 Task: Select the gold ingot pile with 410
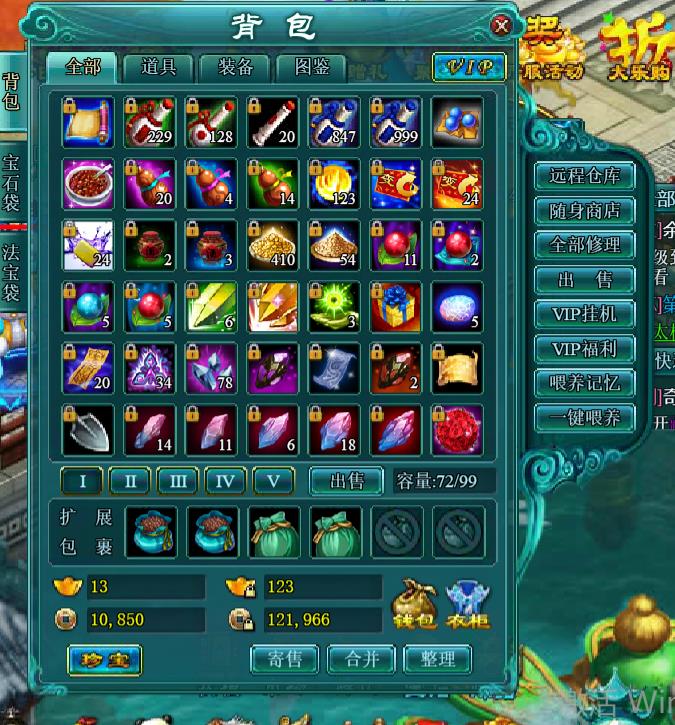(x=273, y=246)
